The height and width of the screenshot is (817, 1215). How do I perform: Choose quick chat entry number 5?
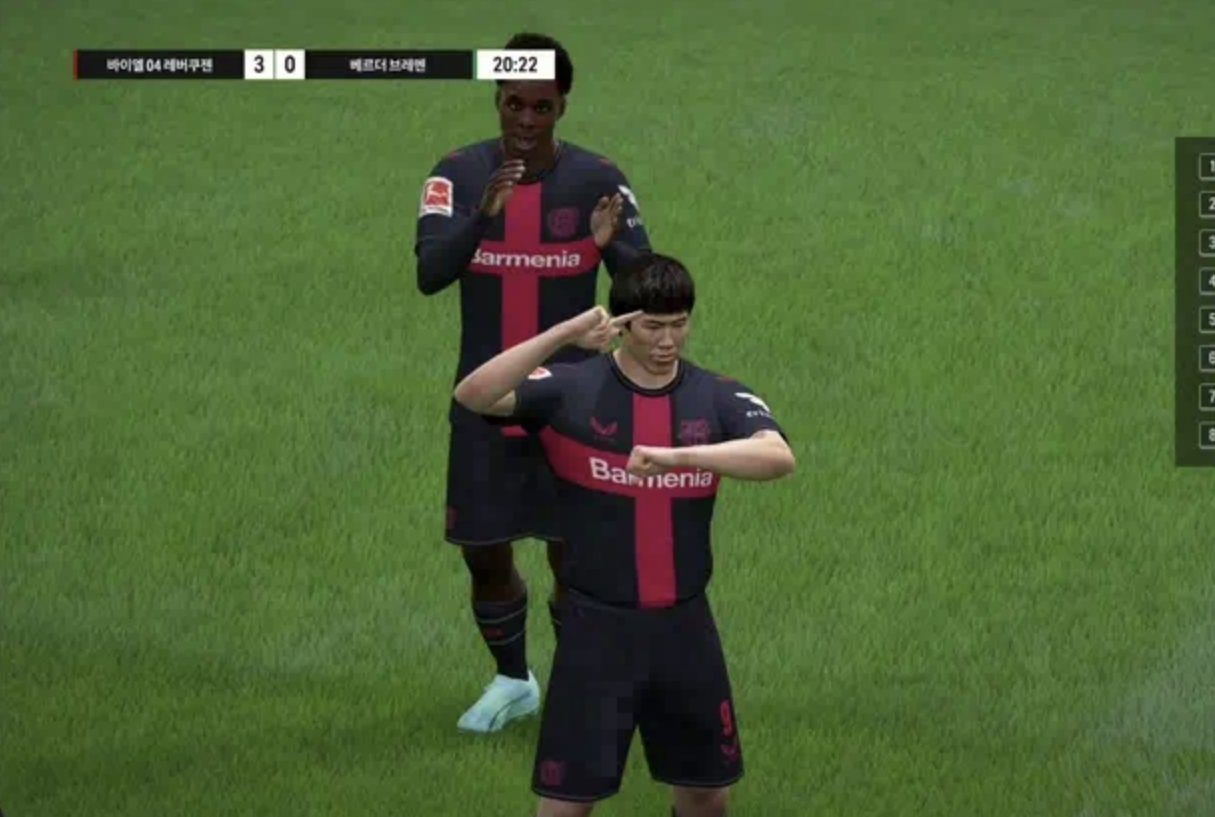1206,320
